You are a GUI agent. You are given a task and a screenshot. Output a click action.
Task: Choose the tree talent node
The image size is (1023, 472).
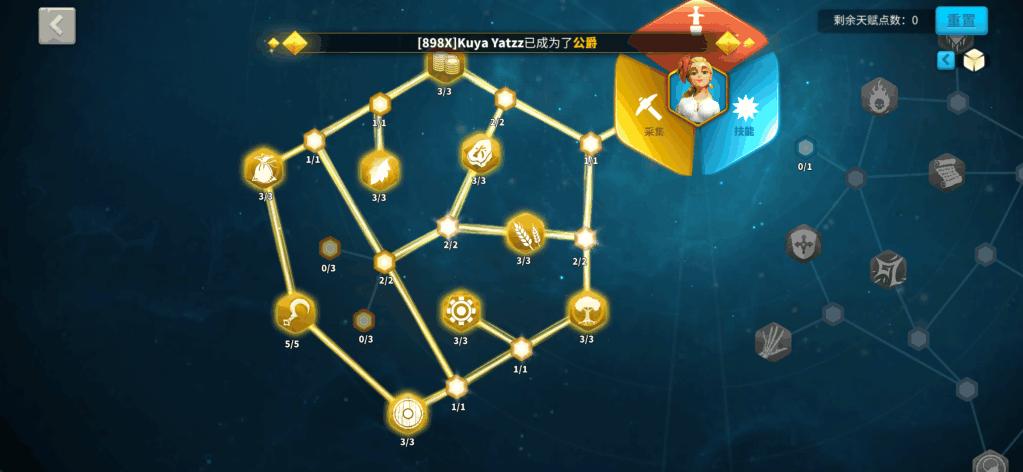(x=587, y=311)
